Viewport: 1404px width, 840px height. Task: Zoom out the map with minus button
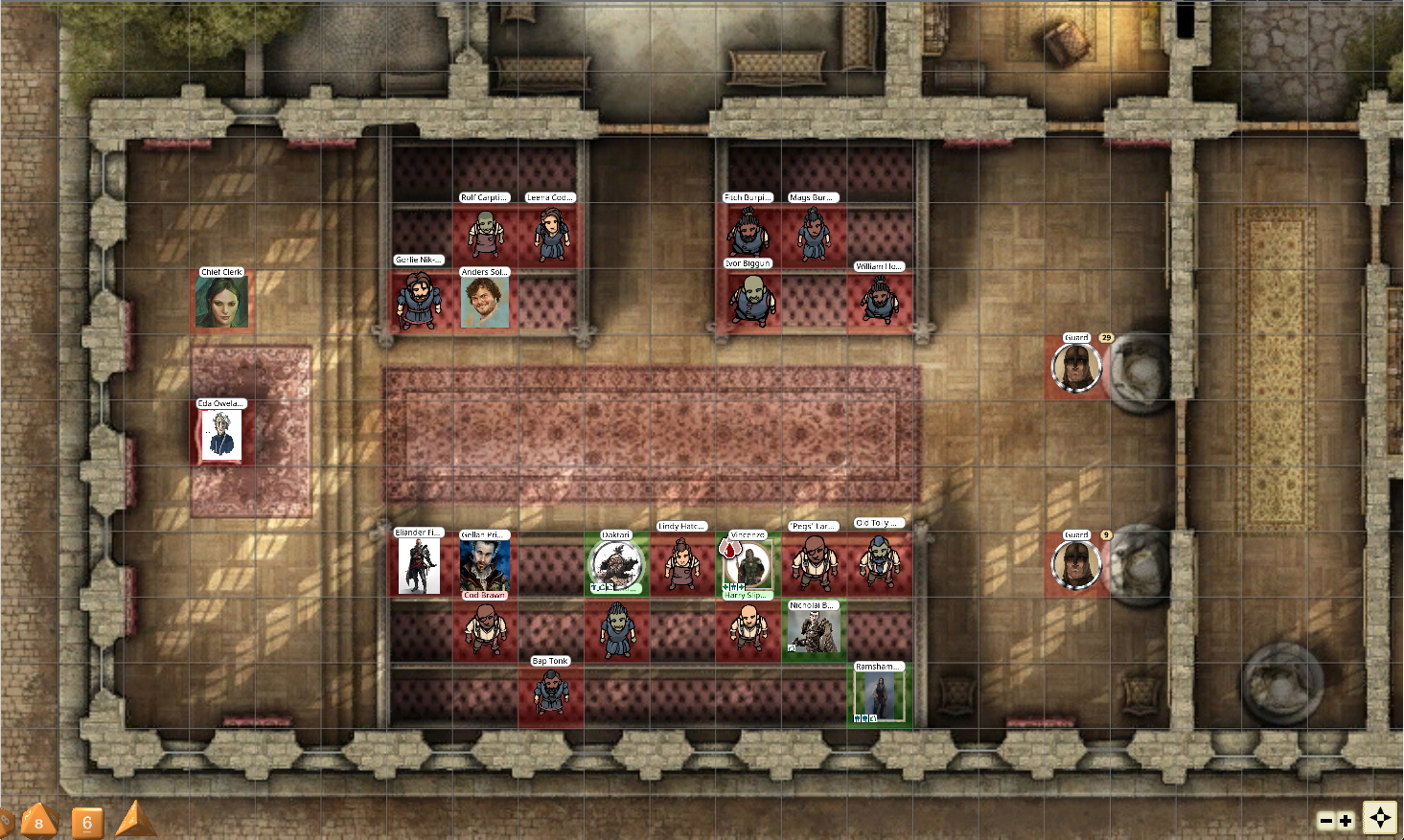tap(1326, 821)
